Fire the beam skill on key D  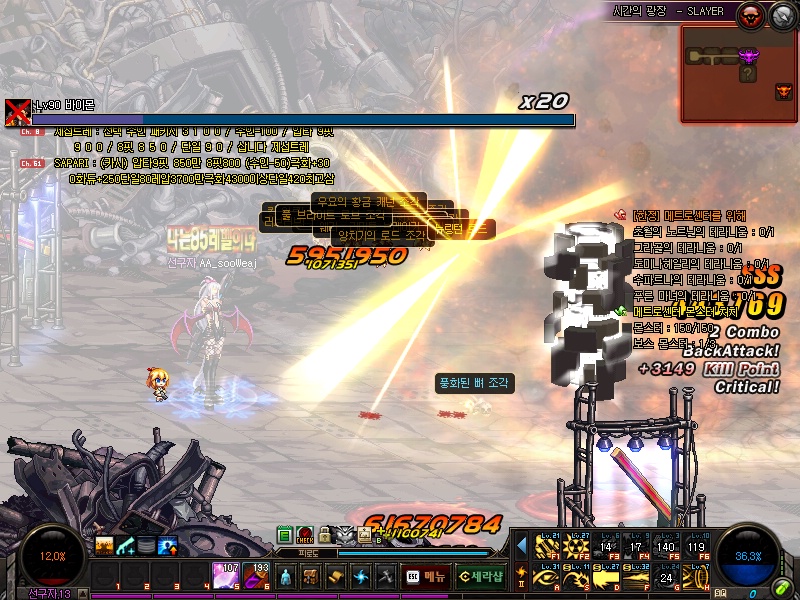(606, 577)
